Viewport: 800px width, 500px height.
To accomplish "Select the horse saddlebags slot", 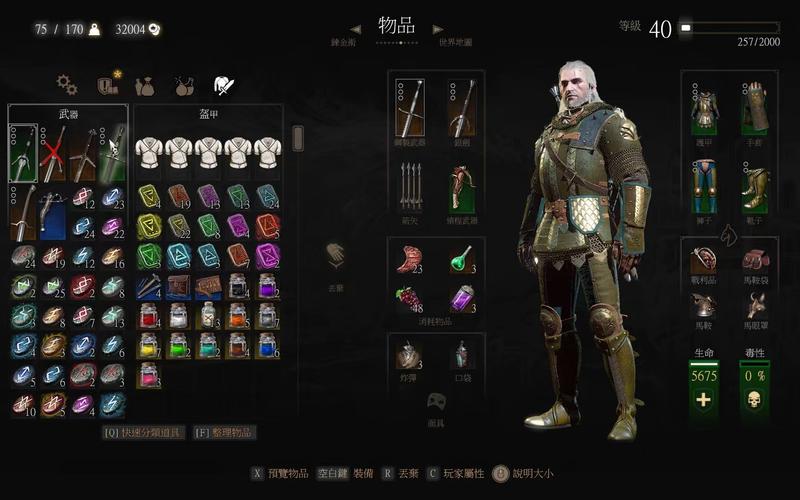I will pyautogui.click(x=755, y=259).
